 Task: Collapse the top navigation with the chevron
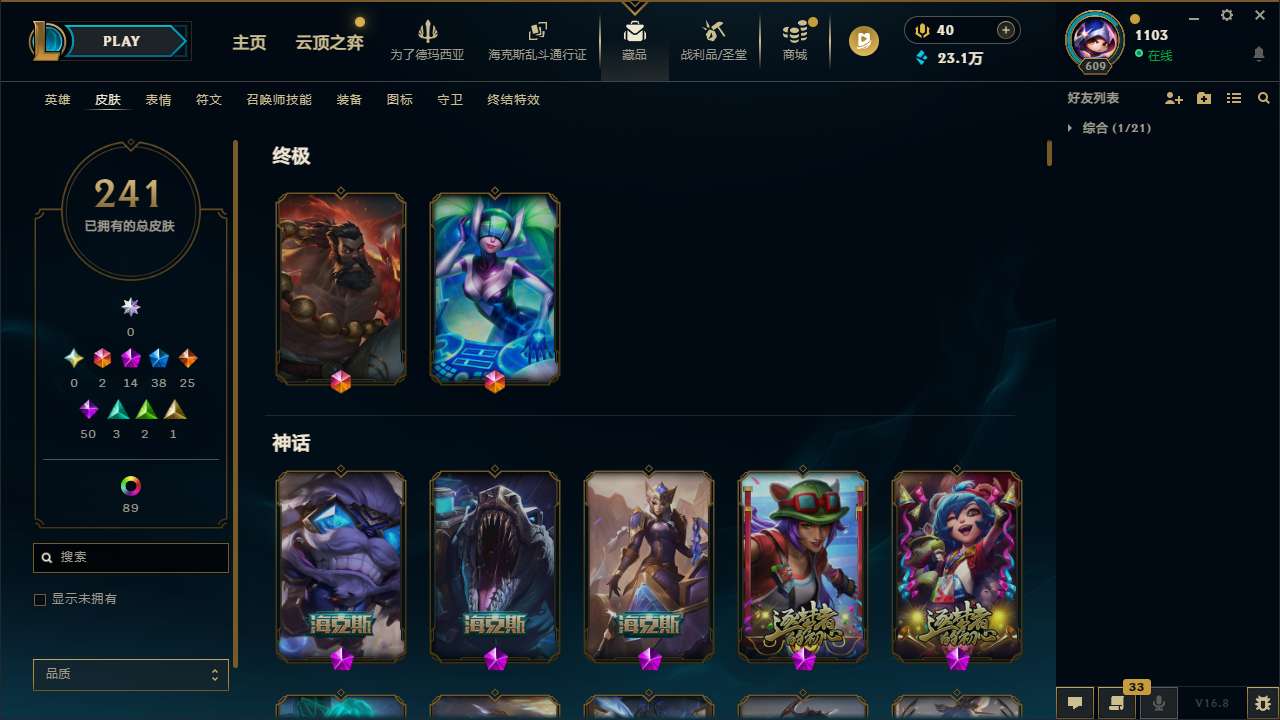[634, 5]
